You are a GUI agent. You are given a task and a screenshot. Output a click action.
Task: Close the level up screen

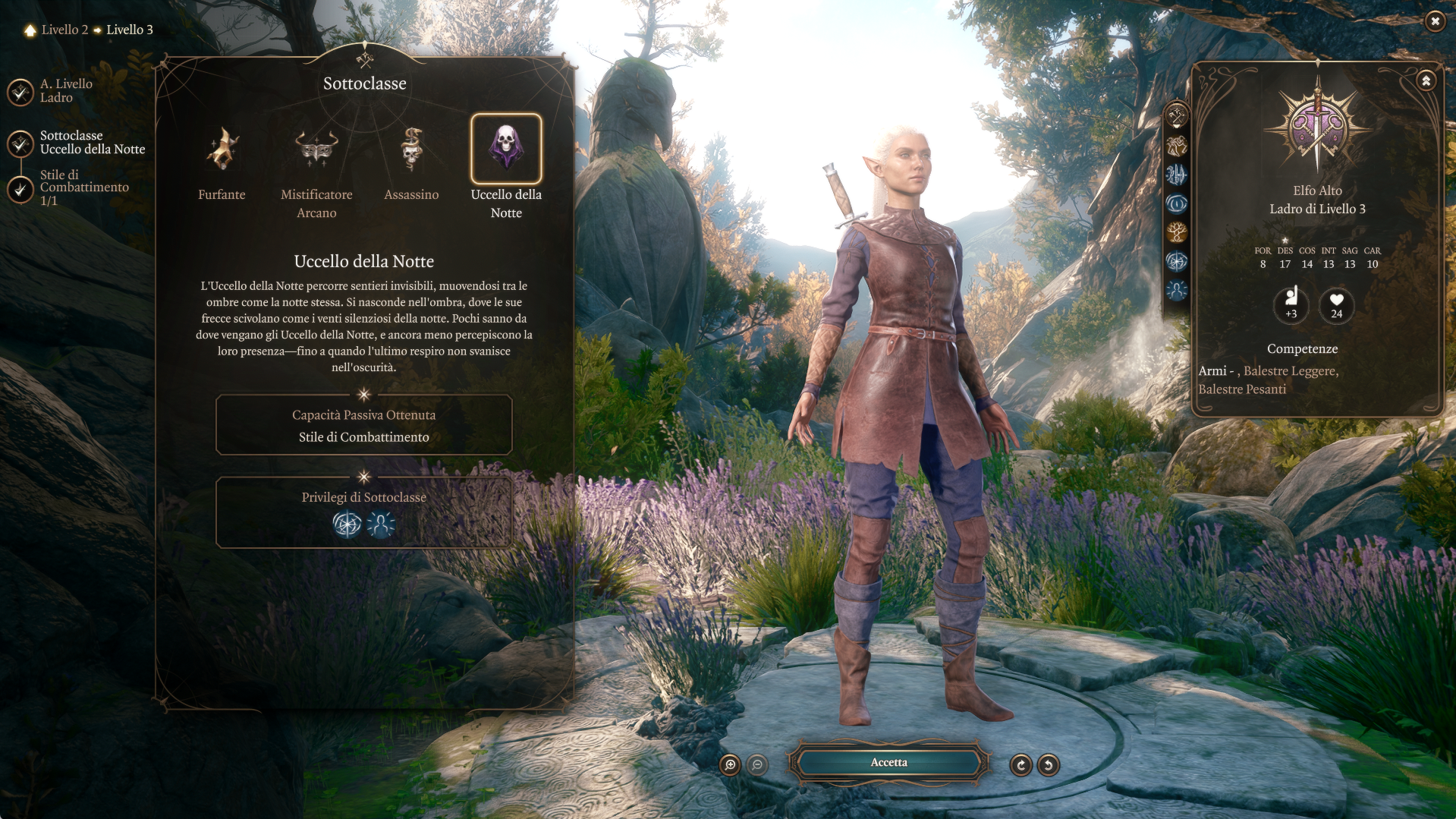click(1435, 21)
